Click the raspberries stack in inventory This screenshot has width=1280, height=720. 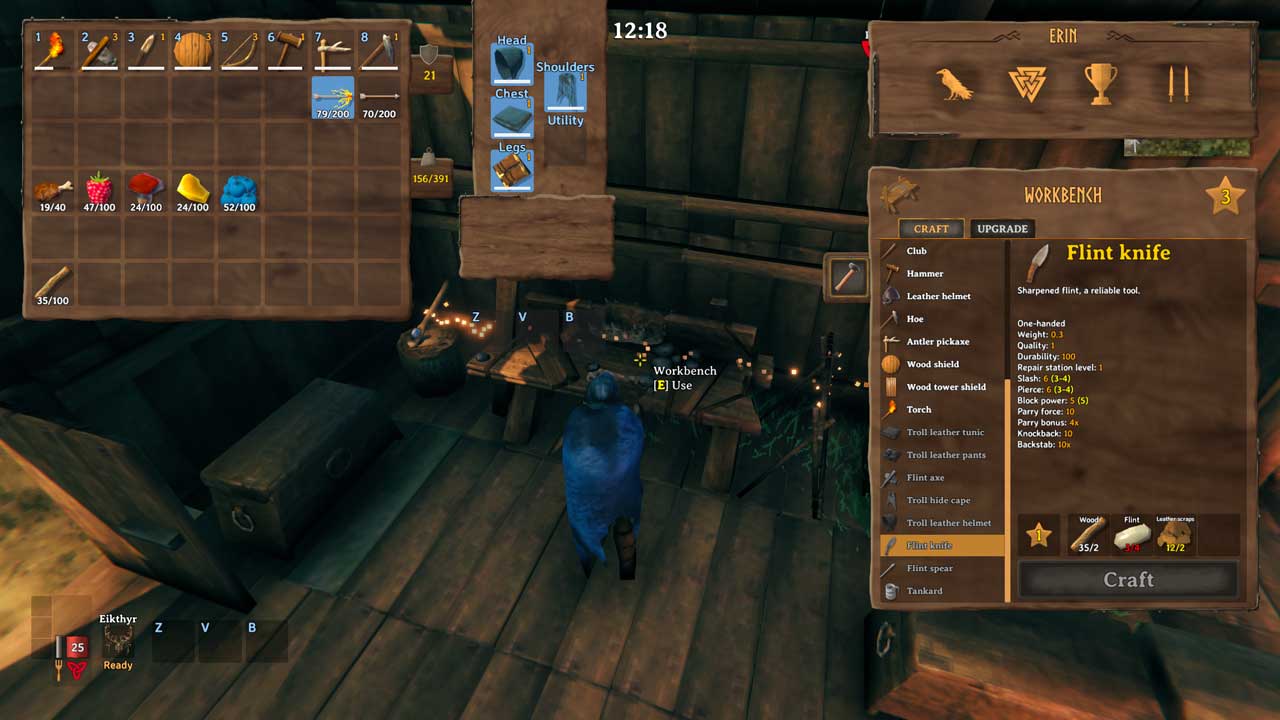pos(99,186)
